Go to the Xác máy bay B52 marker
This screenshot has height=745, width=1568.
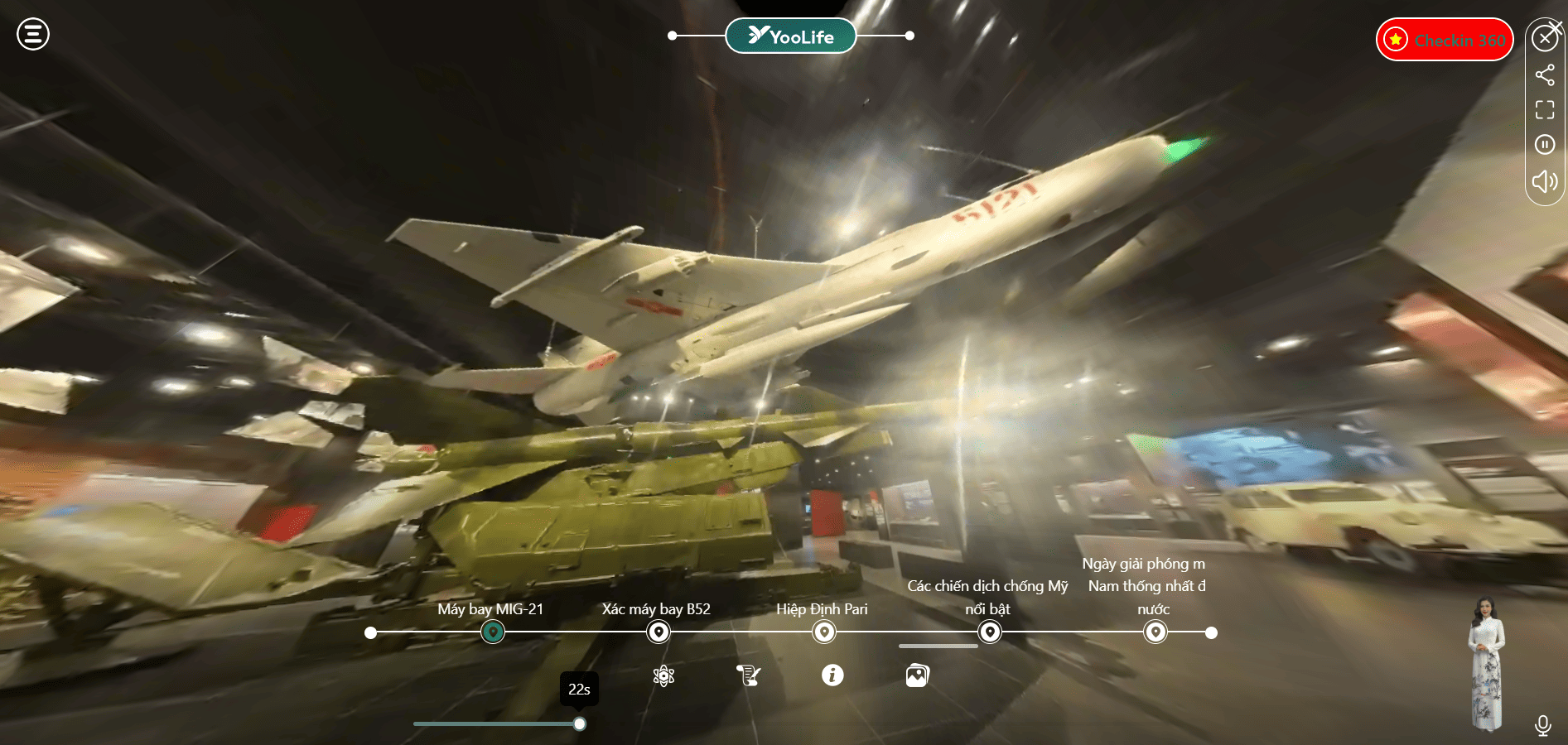659,632
